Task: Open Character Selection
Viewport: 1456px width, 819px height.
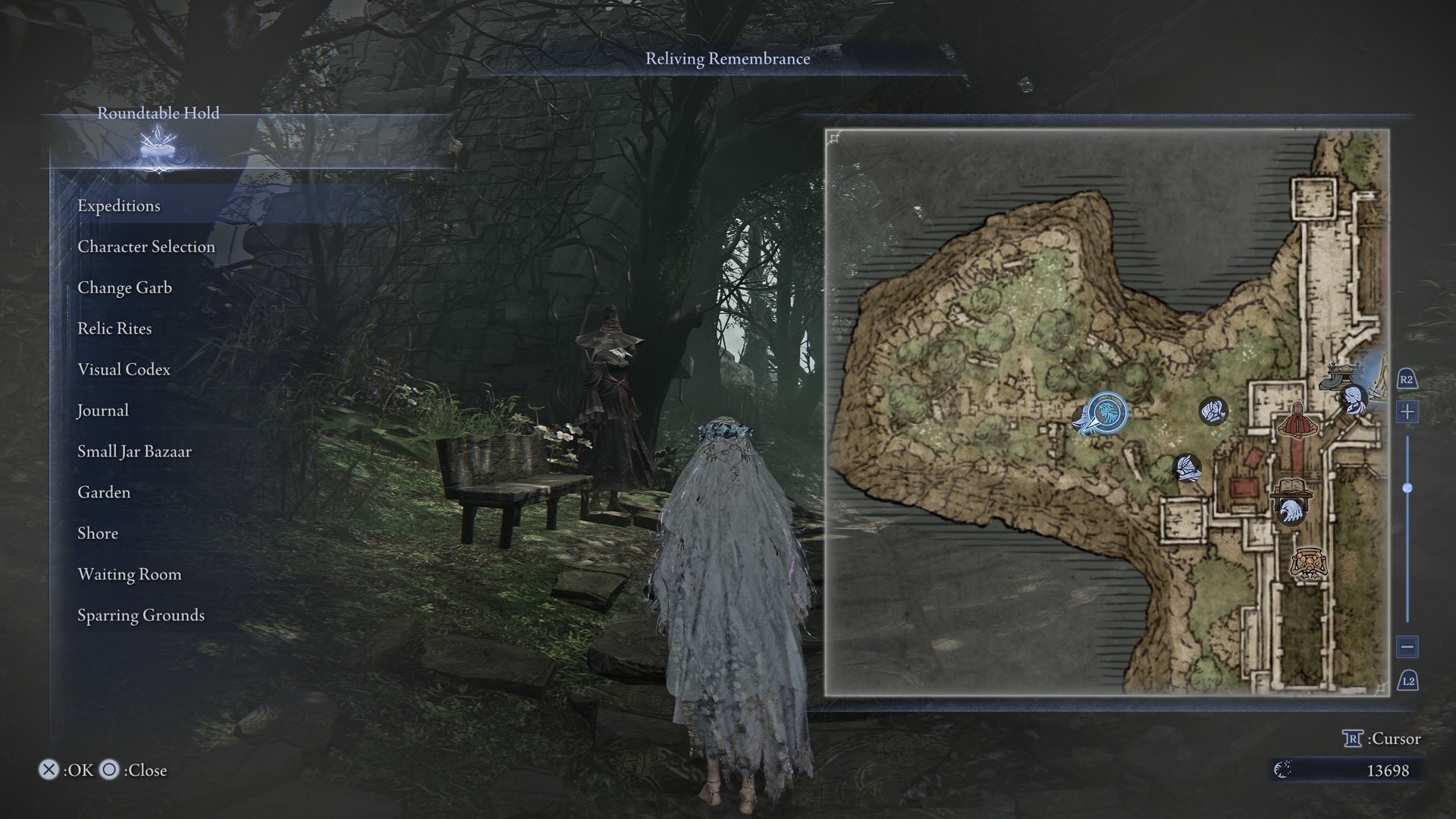Action: point(146,247)
